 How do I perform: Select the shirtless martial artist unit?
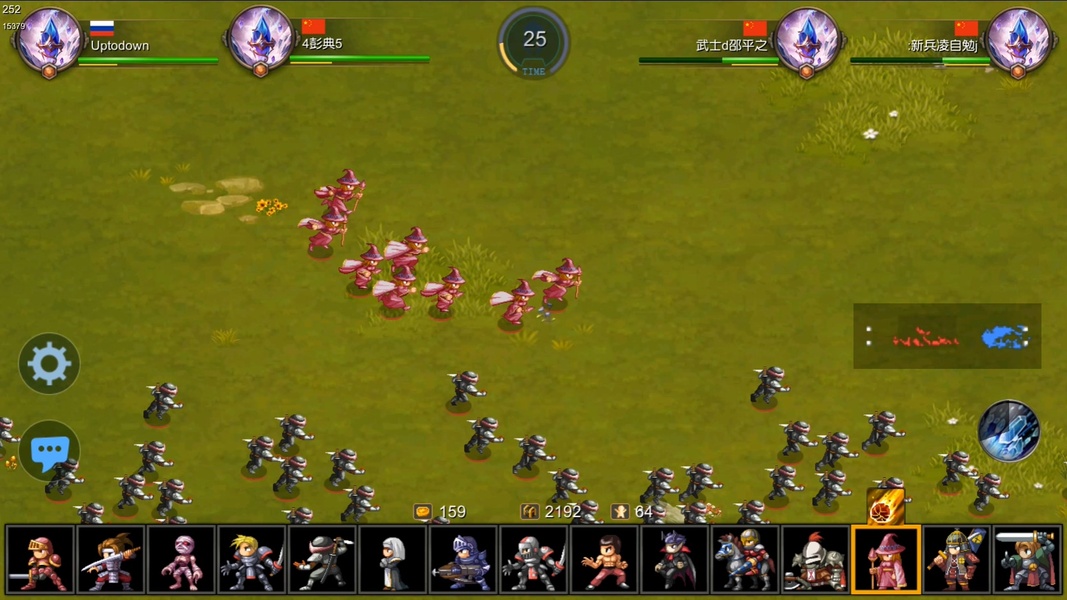click(604, 560)
